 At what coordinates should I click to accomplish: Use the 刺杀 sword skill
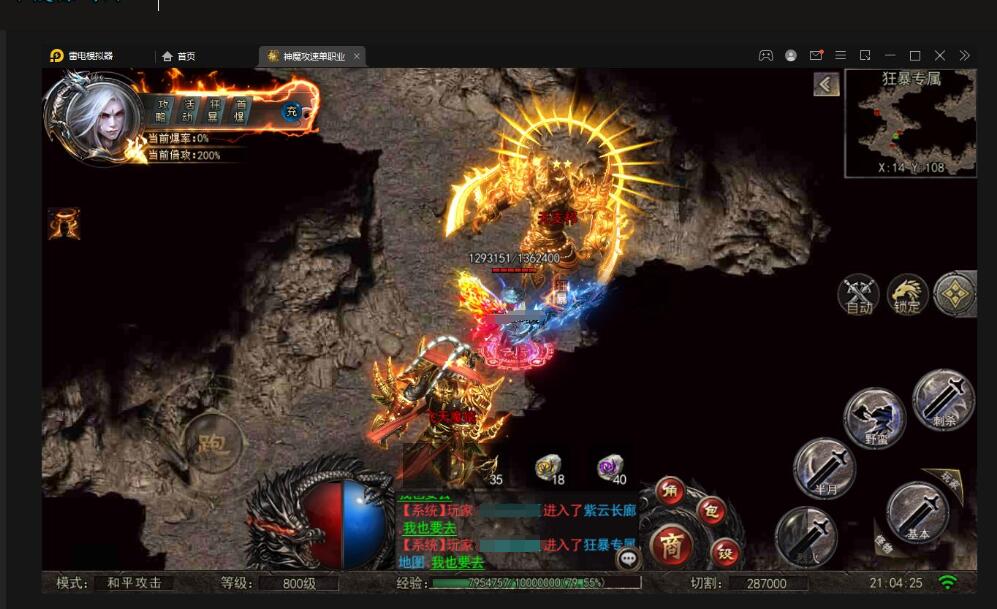point(943,400)
